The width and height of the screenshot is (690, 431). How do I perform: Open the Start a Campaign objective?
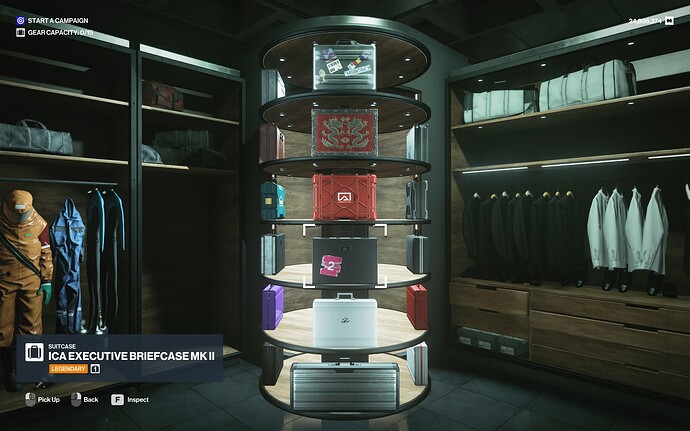pos(57,20)
